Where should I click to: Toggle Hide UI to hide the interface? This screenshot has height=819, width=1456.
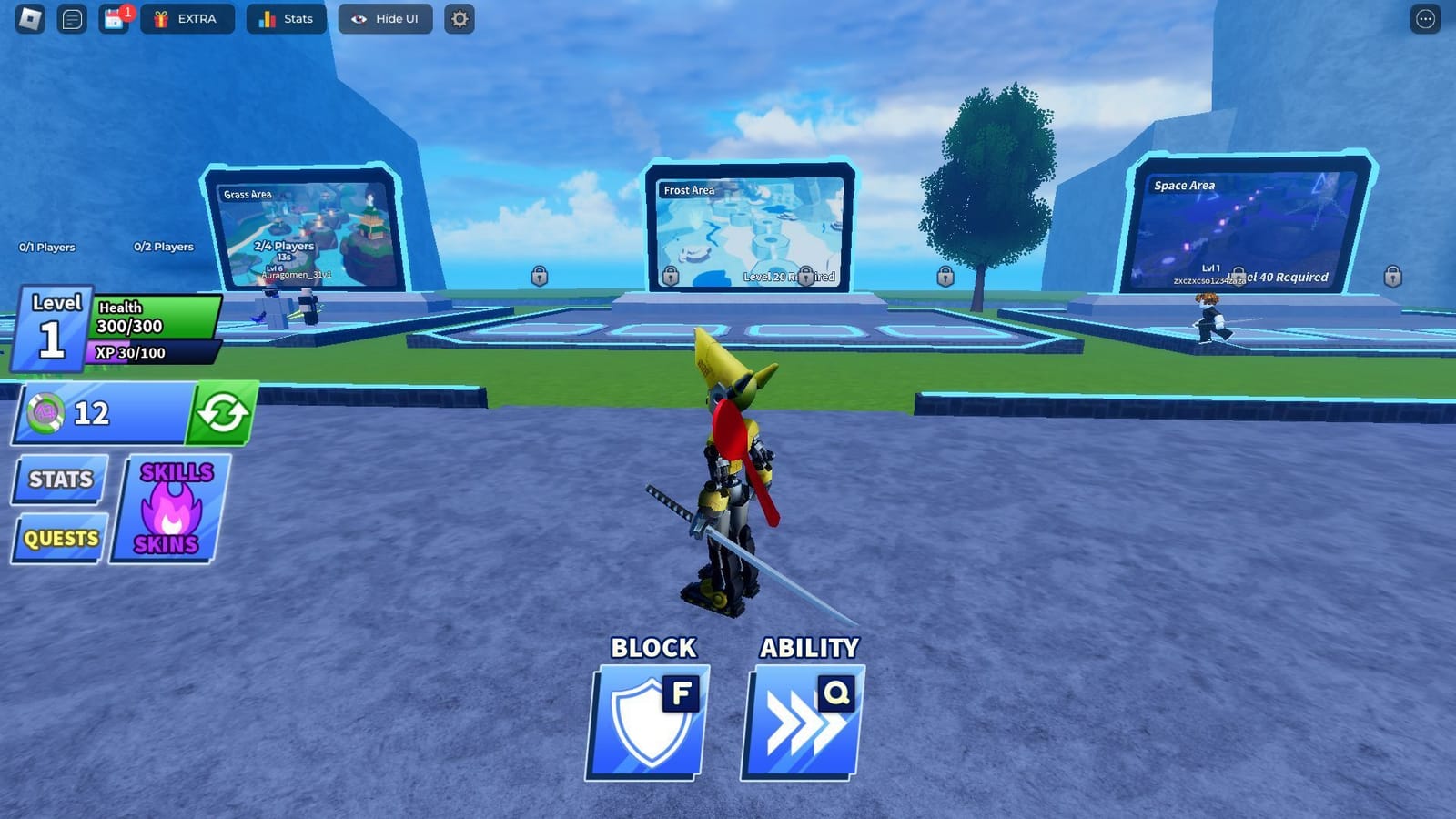coord(384,18)
